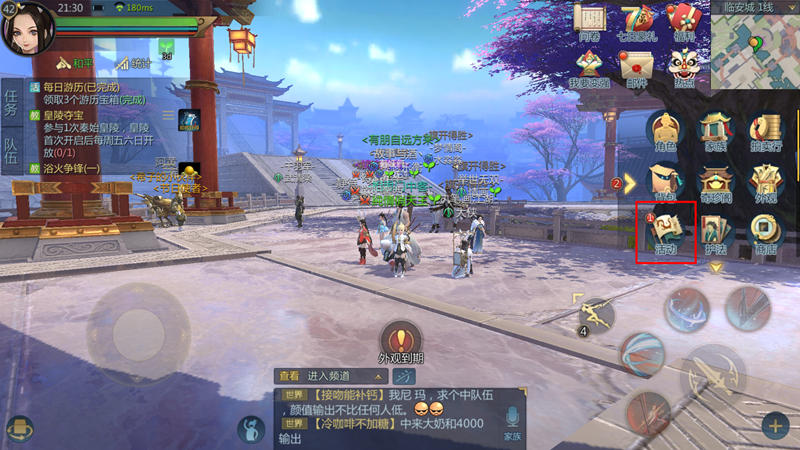
Task: Open the 外观 appearance menu
Action: pyautogui.click(x=765, y=182)
